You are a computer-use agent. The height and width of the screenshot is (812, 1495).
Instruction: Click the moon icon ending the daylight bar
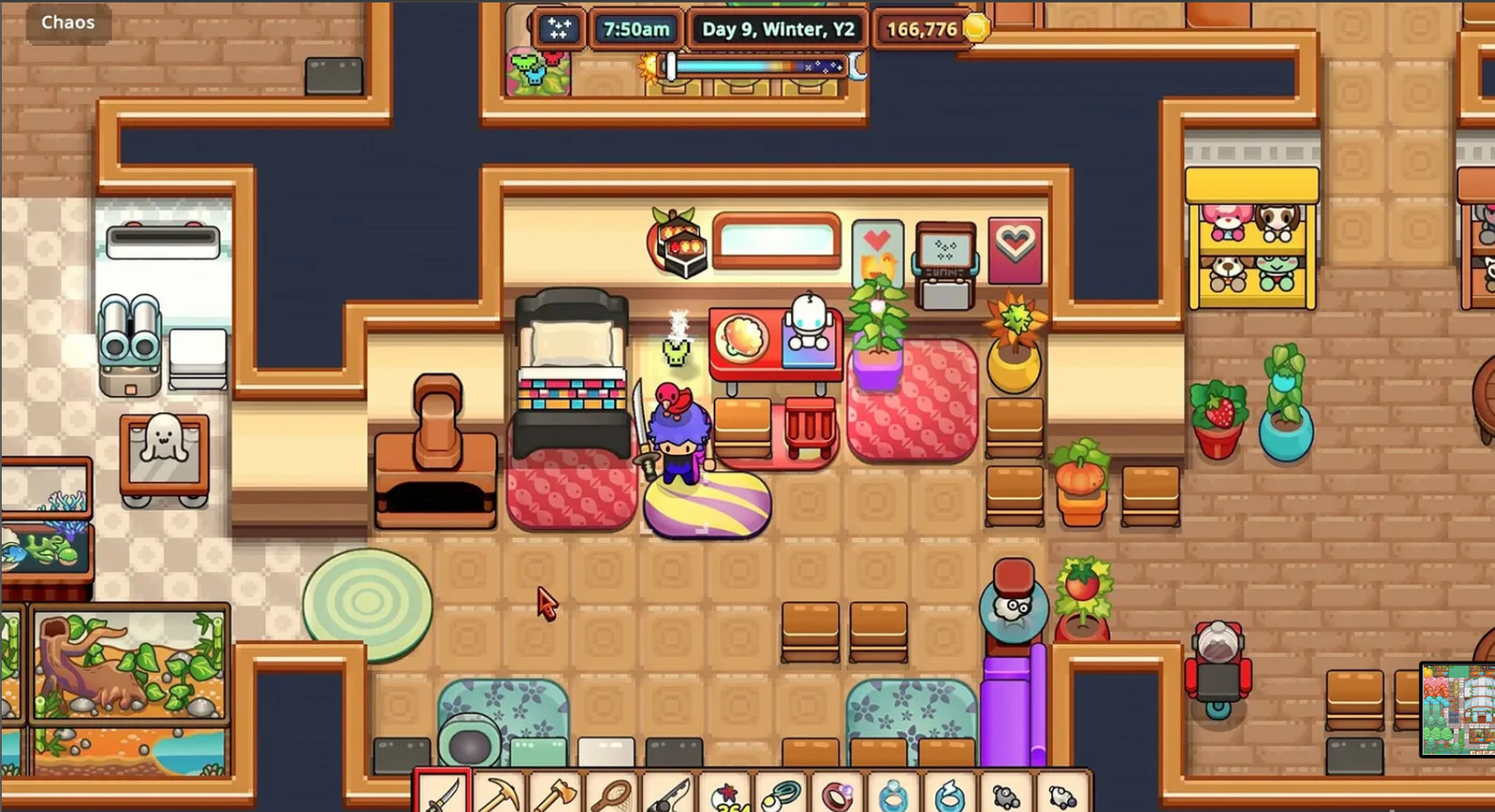pyautogui.click(x=856, y=67)
